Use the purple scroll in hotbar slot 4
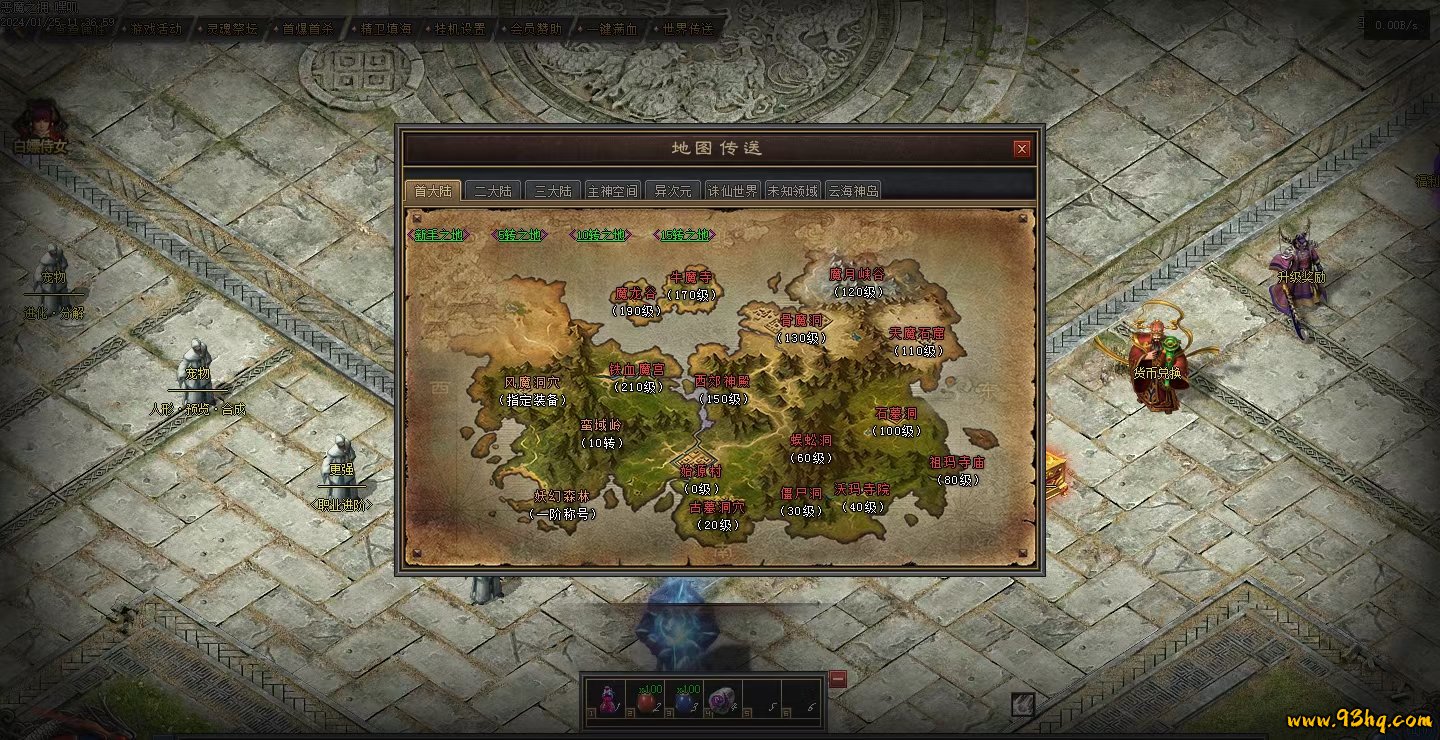The height and width of the screenshot is (740, 1440). tap(720, 699)
